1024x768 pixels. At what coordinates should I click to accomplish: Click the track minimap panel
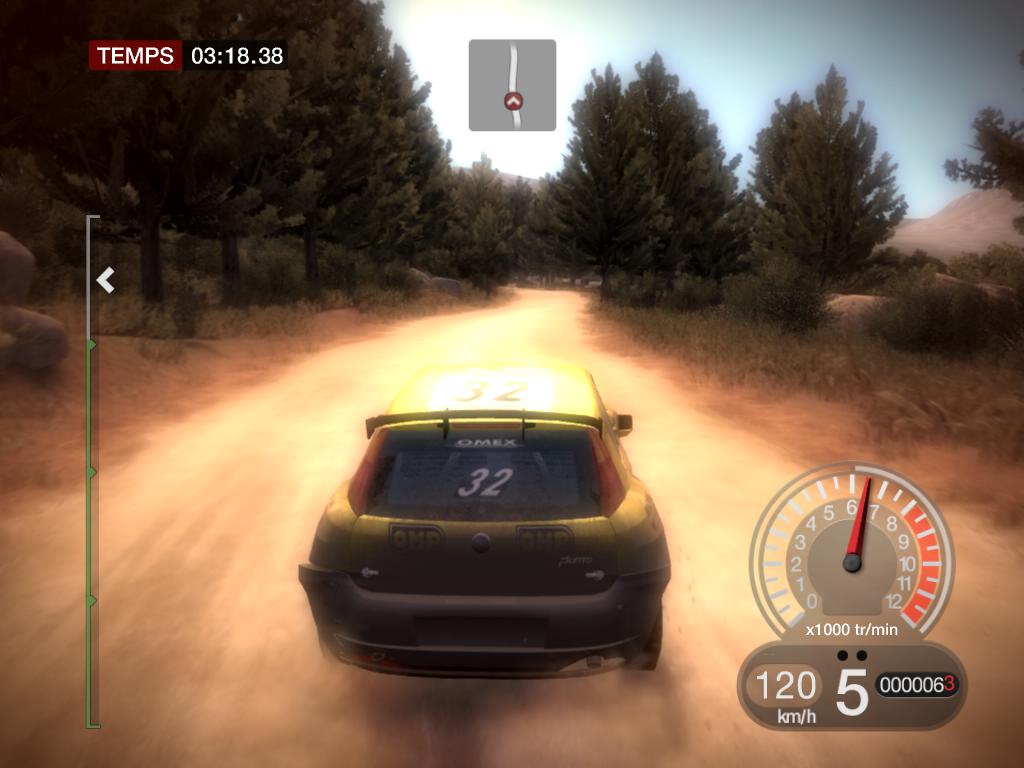512,85
